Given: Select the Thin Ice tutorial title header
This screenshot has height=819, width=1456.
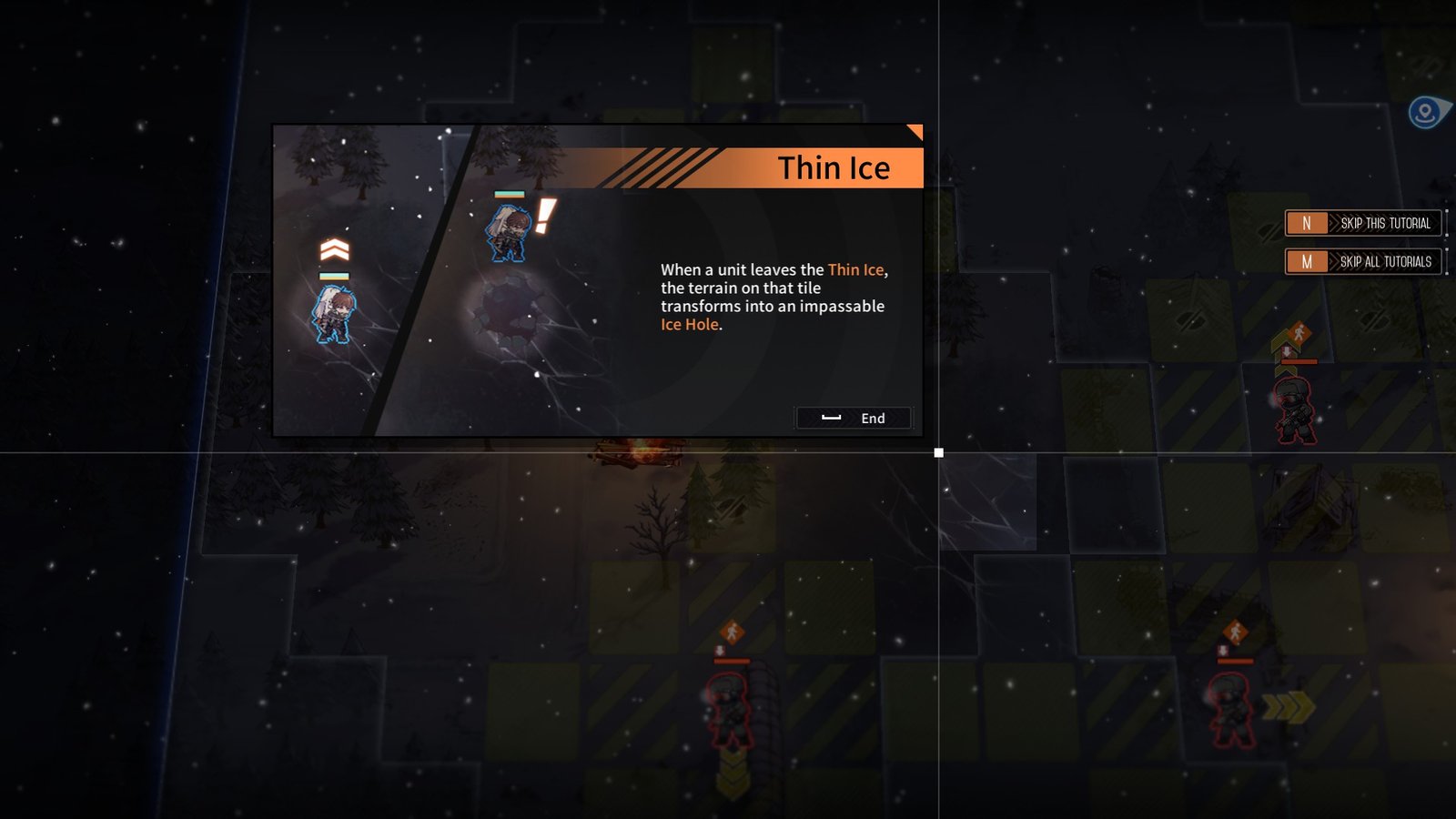Looking at the screenshot, I should (x=834, y=167).
